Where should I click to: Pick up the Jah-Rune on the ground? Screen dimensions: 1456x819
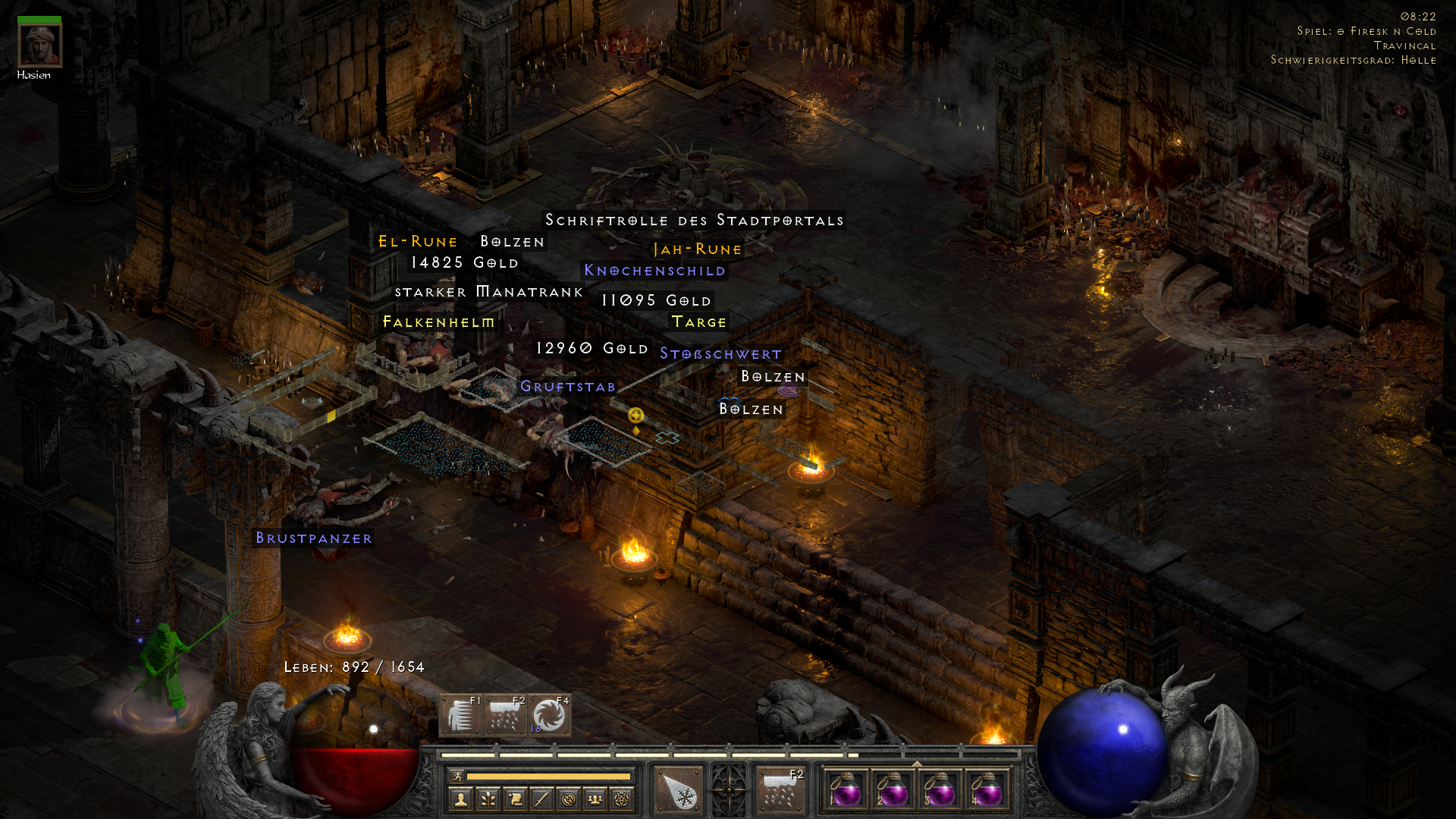697,249
